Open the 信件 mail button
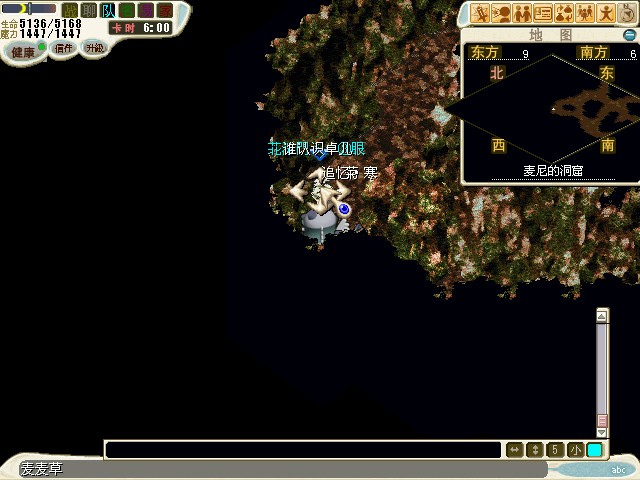Screen dimensions: 640x480 [x=64, y=49]
